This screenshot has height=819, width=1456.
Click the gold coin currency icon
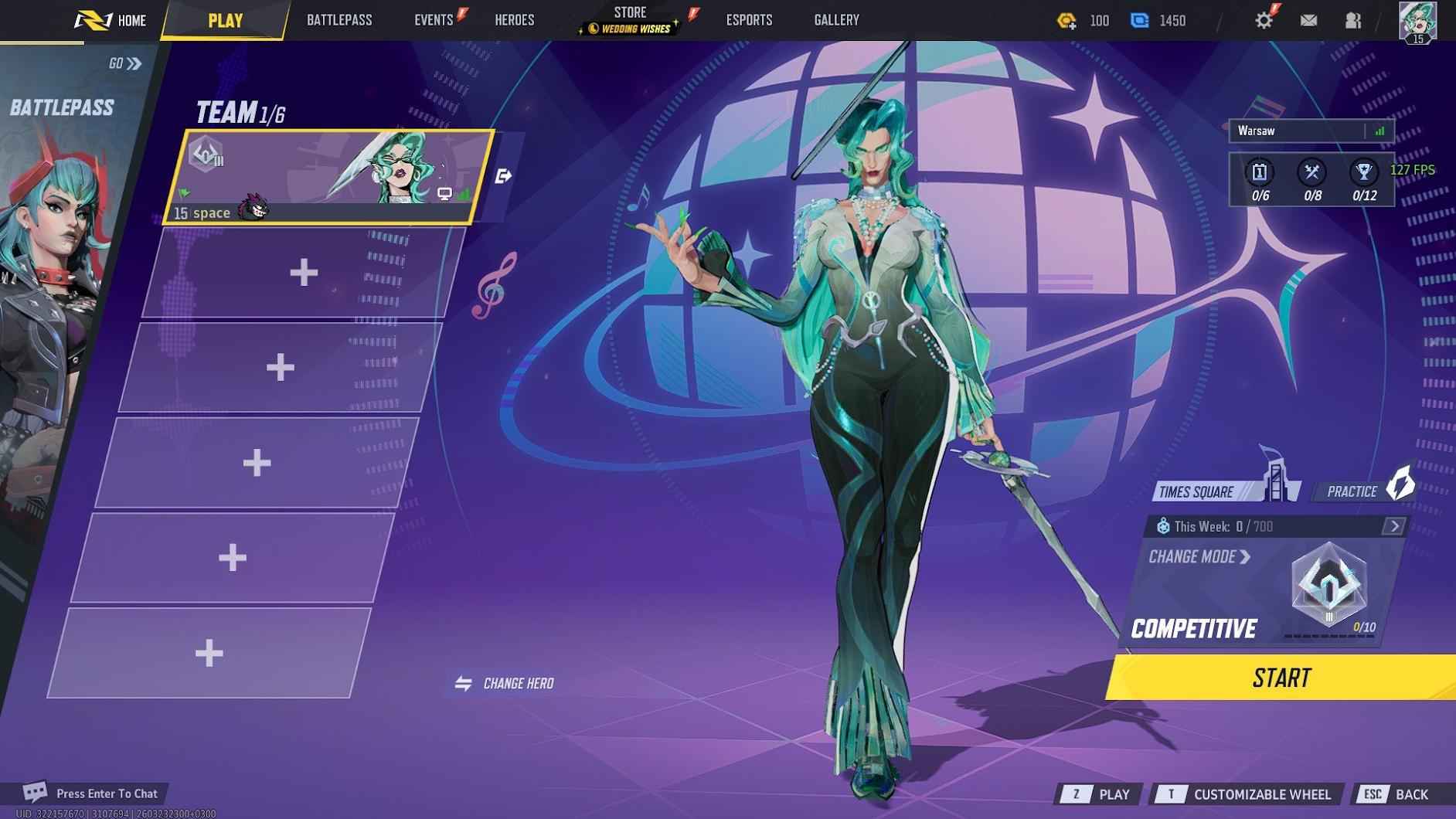(1063, 20)
